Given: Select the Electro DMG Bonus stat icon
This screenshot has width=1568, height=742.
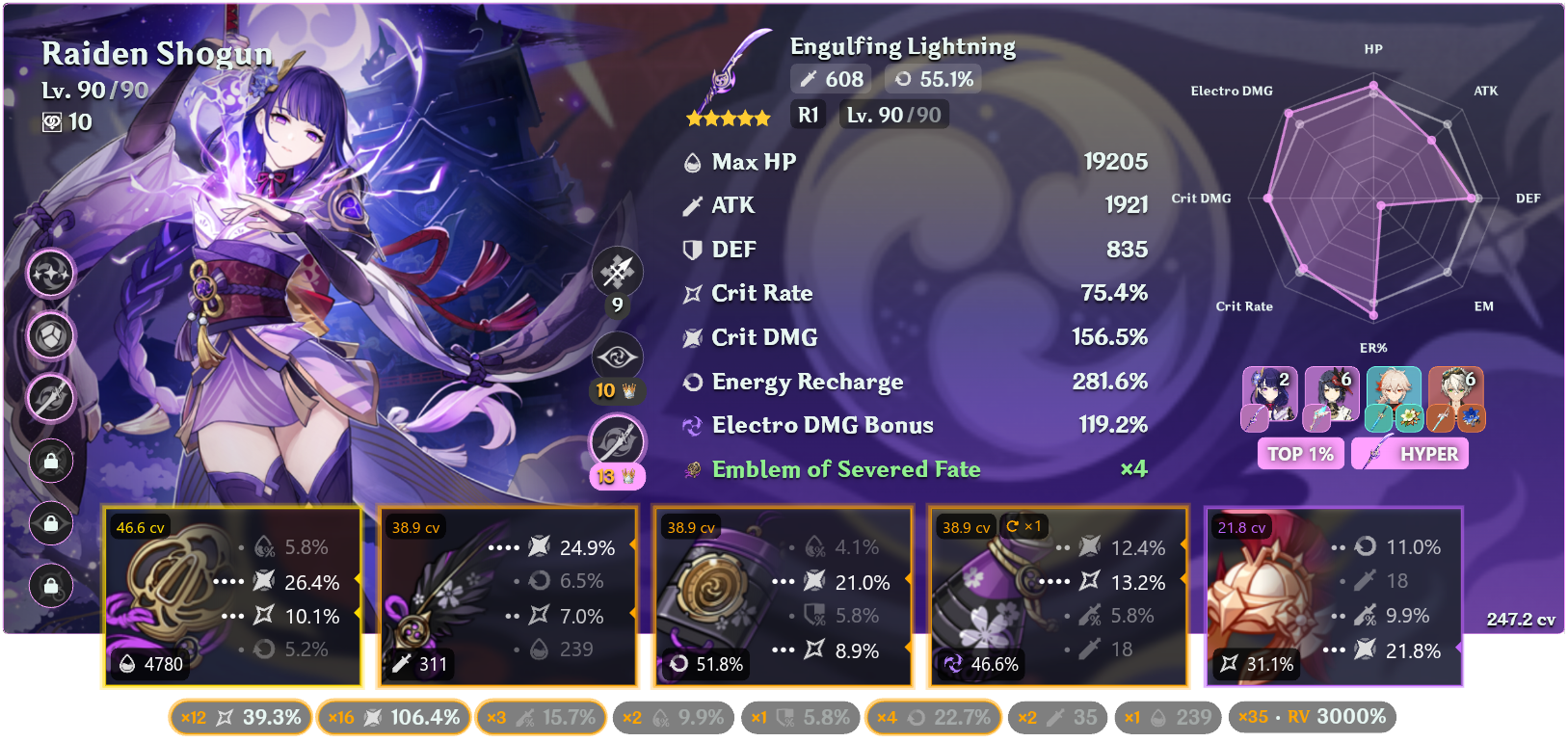Looking at the screenshot, I should pos(689,425).
